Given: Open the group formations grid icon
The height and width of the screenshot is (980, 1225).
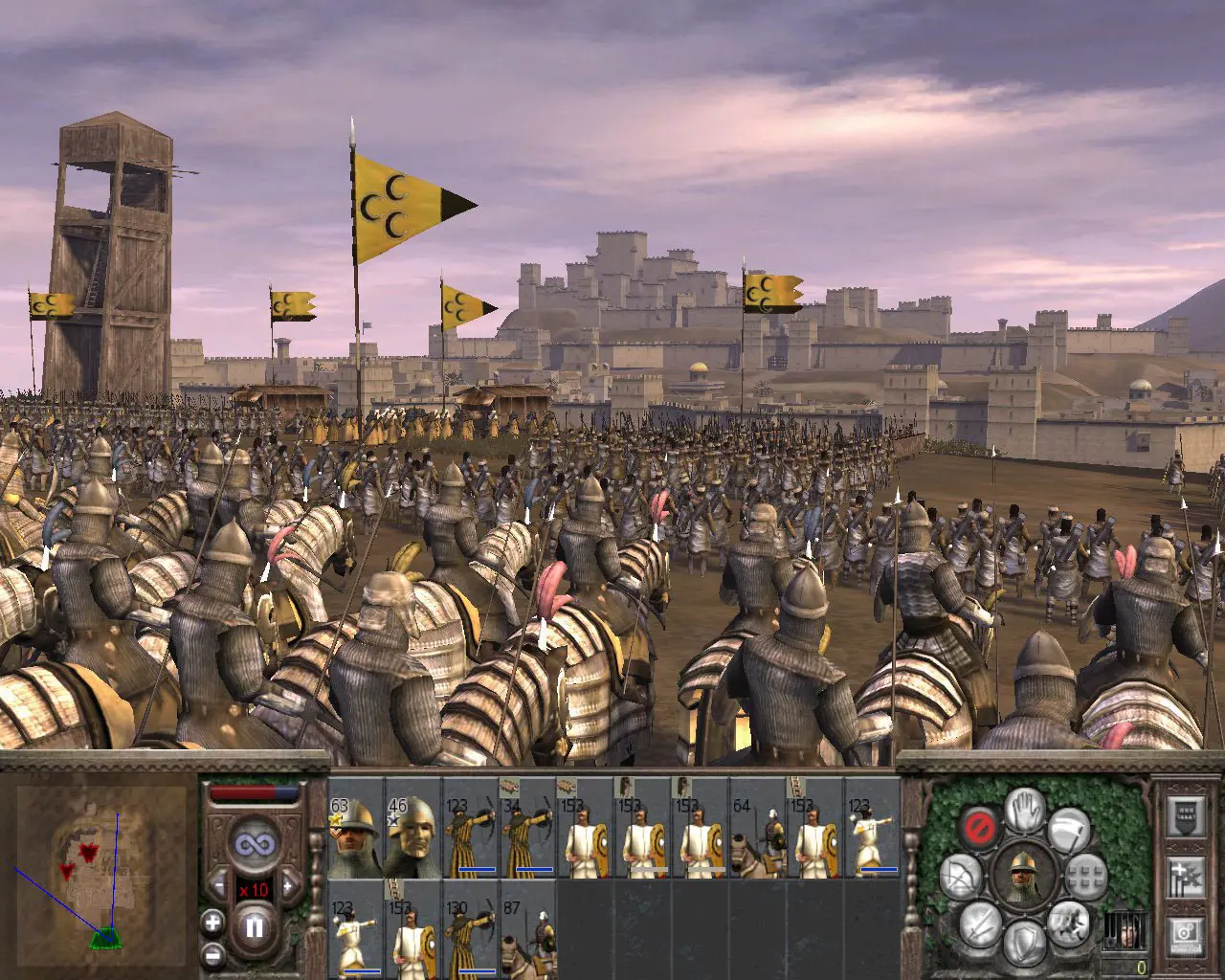Looking at the screenshot, I should [x=1086, y=876].
